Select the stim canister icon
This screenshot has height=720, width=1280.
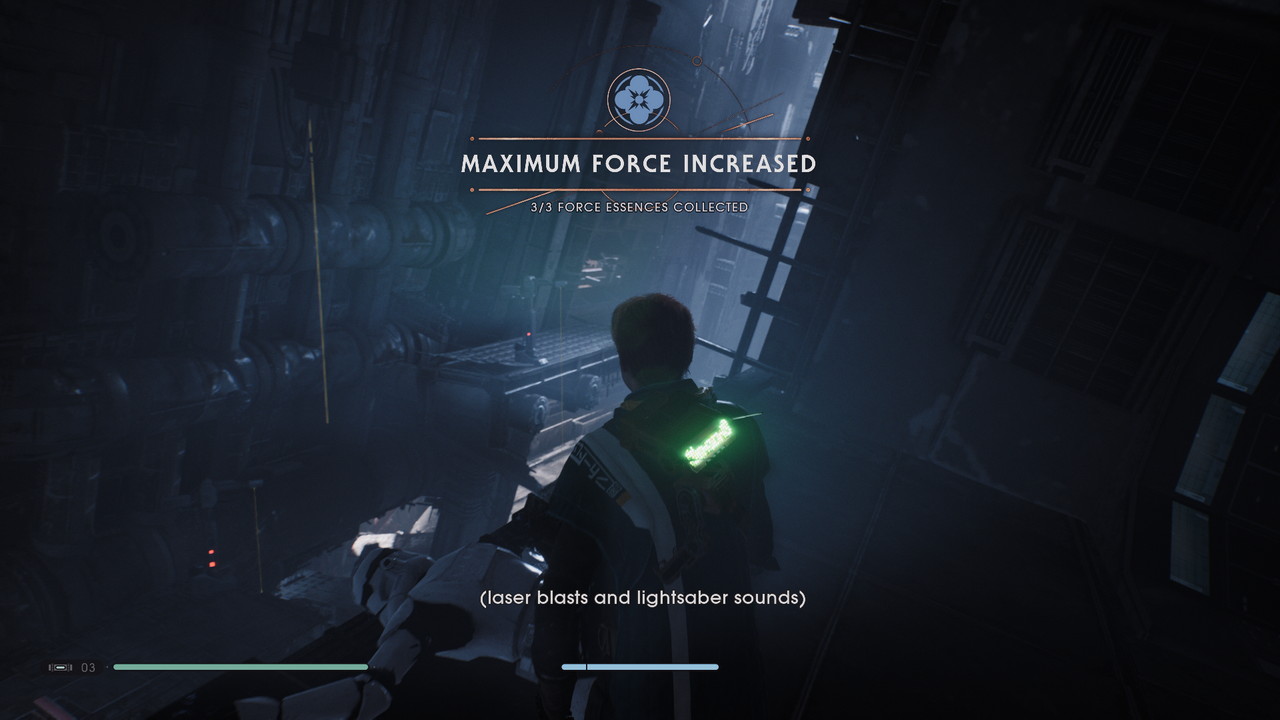coord(60,667)
